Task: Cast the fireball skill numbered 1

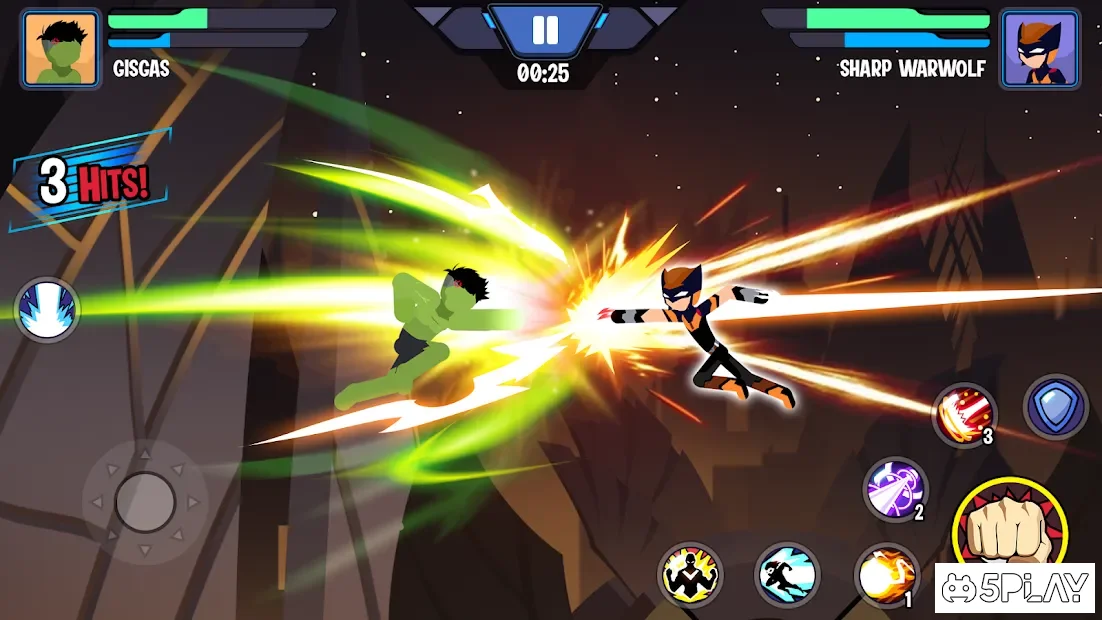Action: coord(886,575)
